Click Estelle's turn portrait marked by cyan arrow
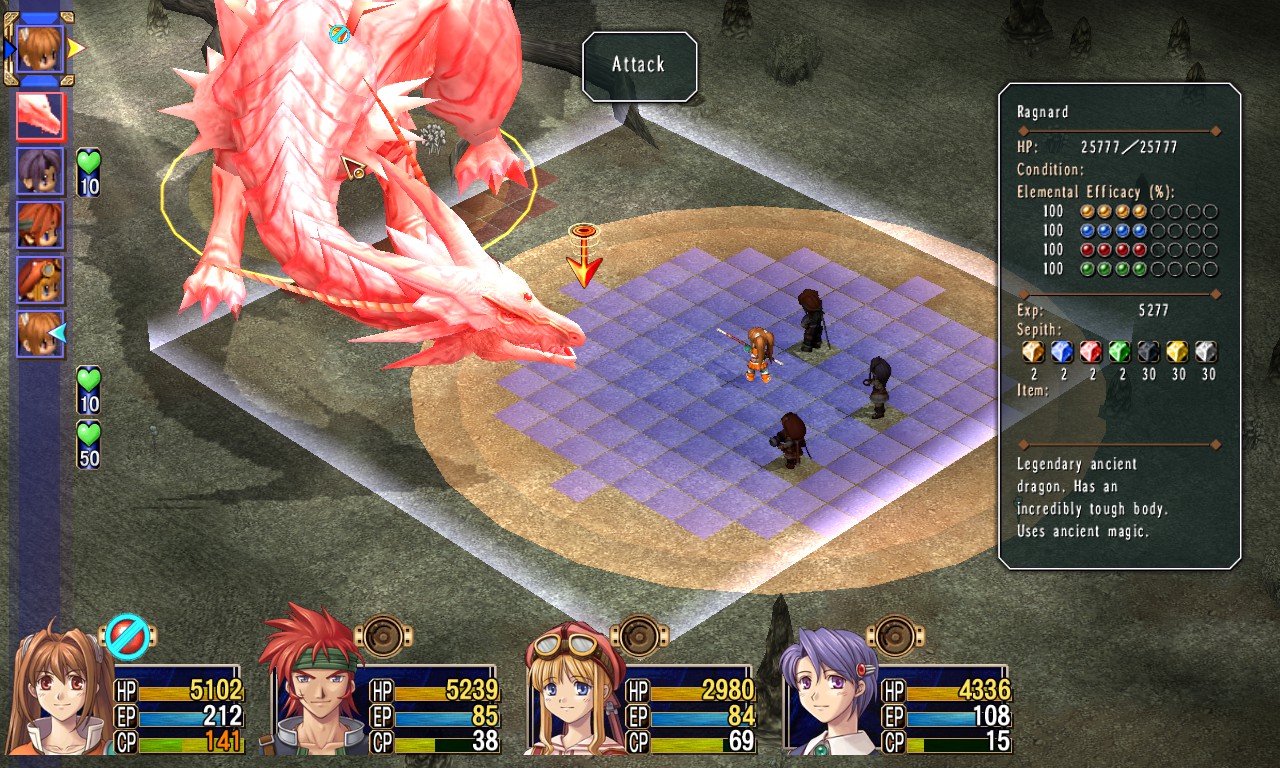1280x768 pixels. tap(40, 333)
